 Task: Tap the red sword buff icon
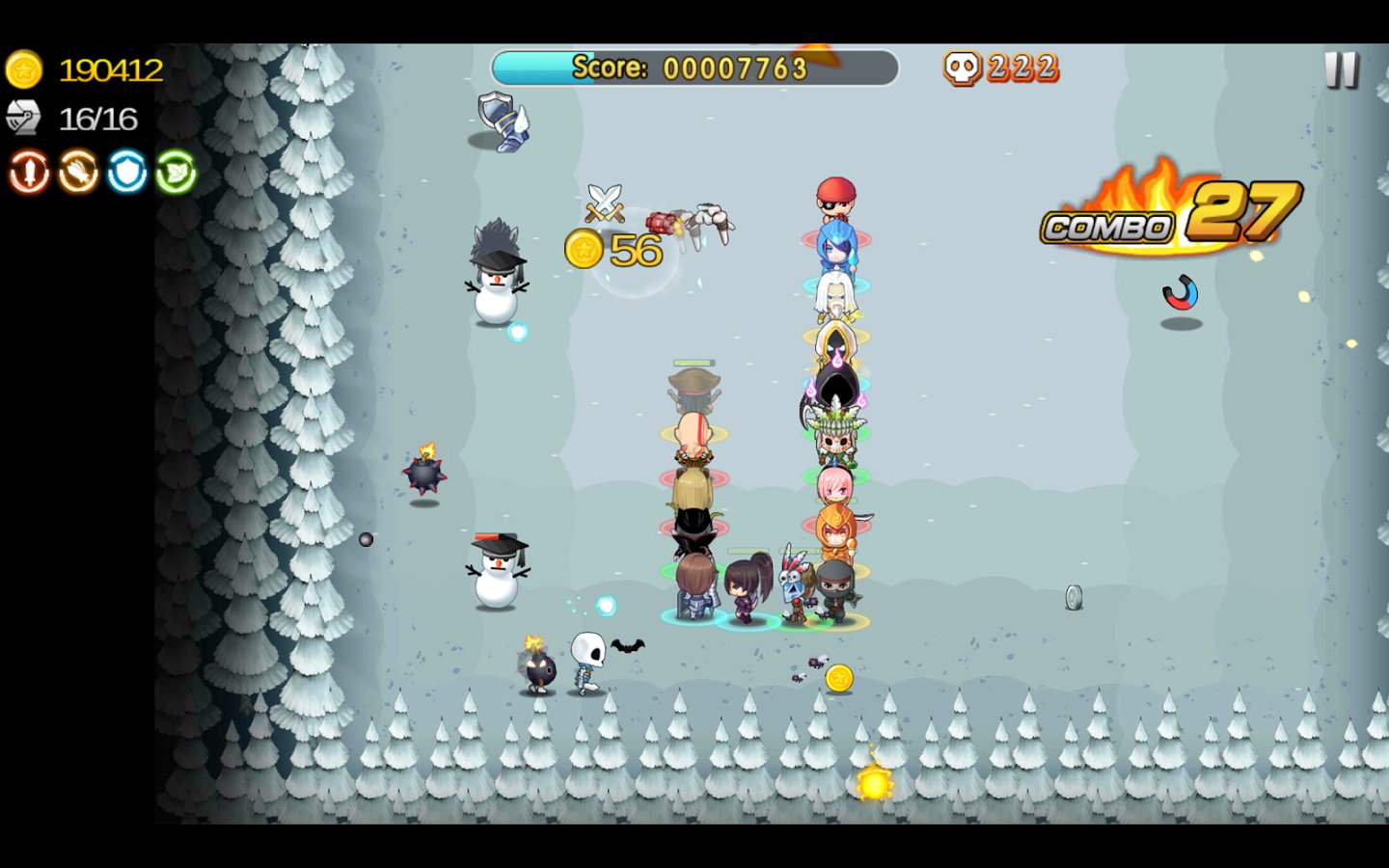[29, 173]
